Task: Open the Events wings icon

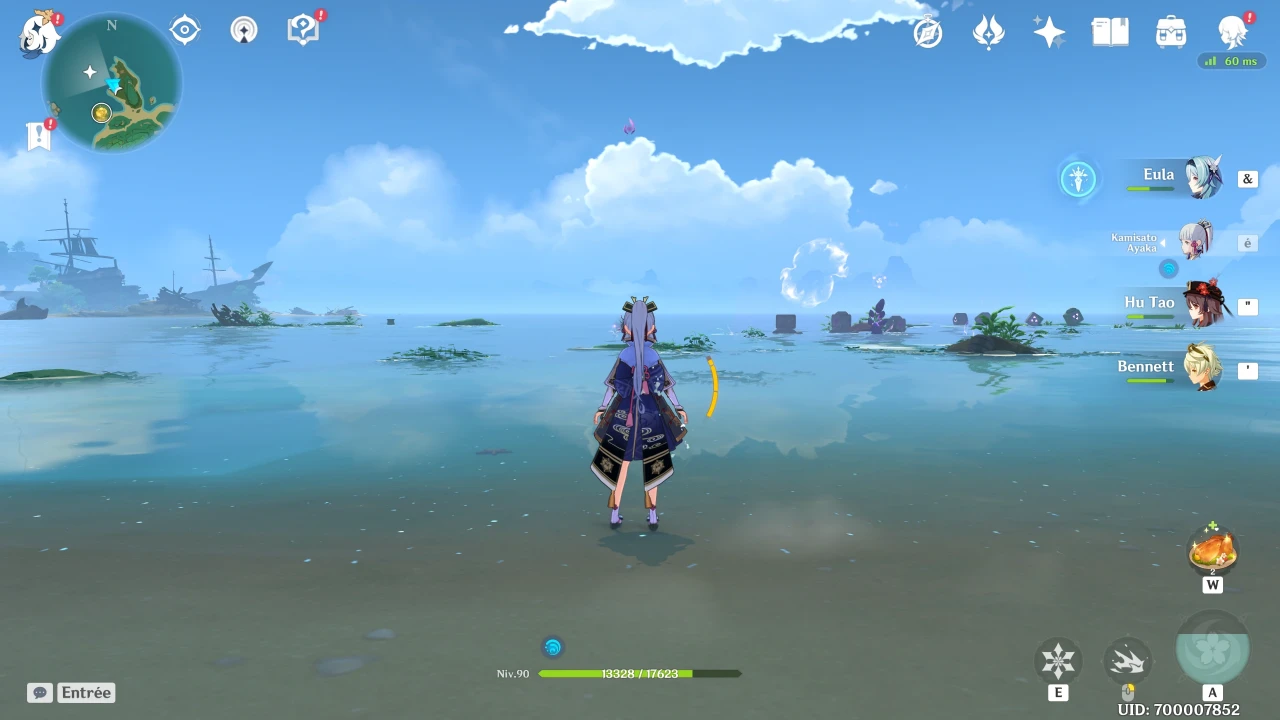Action: 988,32
